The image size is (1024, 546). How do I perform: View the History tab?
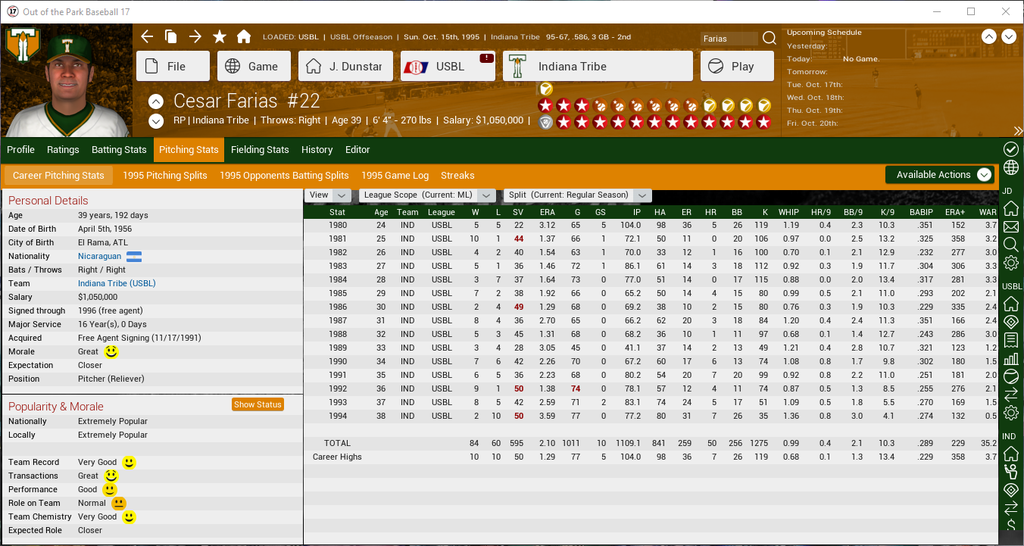[x=317, y=150]
